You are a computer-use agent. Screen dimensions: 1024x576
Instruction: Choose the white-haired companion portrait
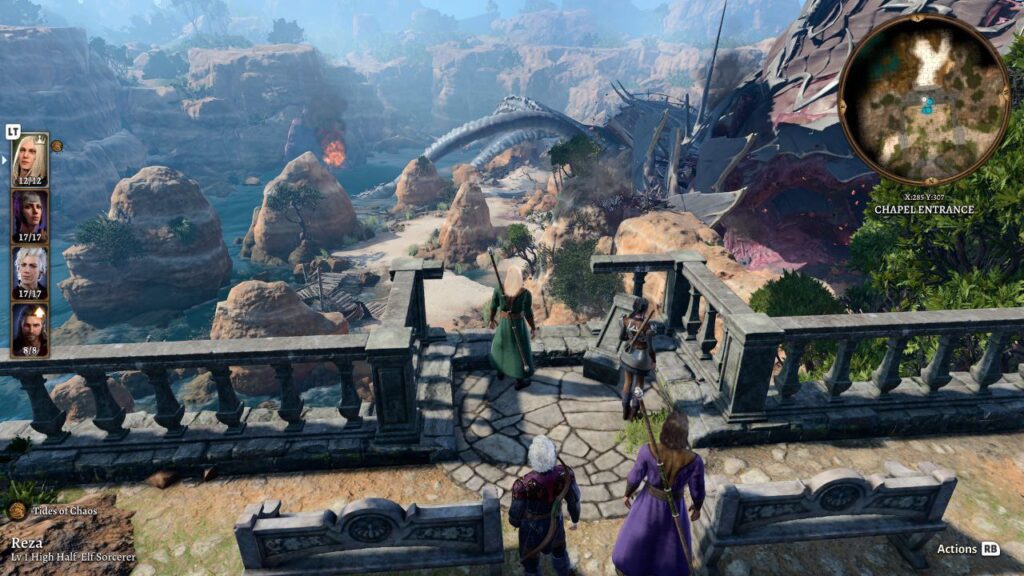click(29, 272)
